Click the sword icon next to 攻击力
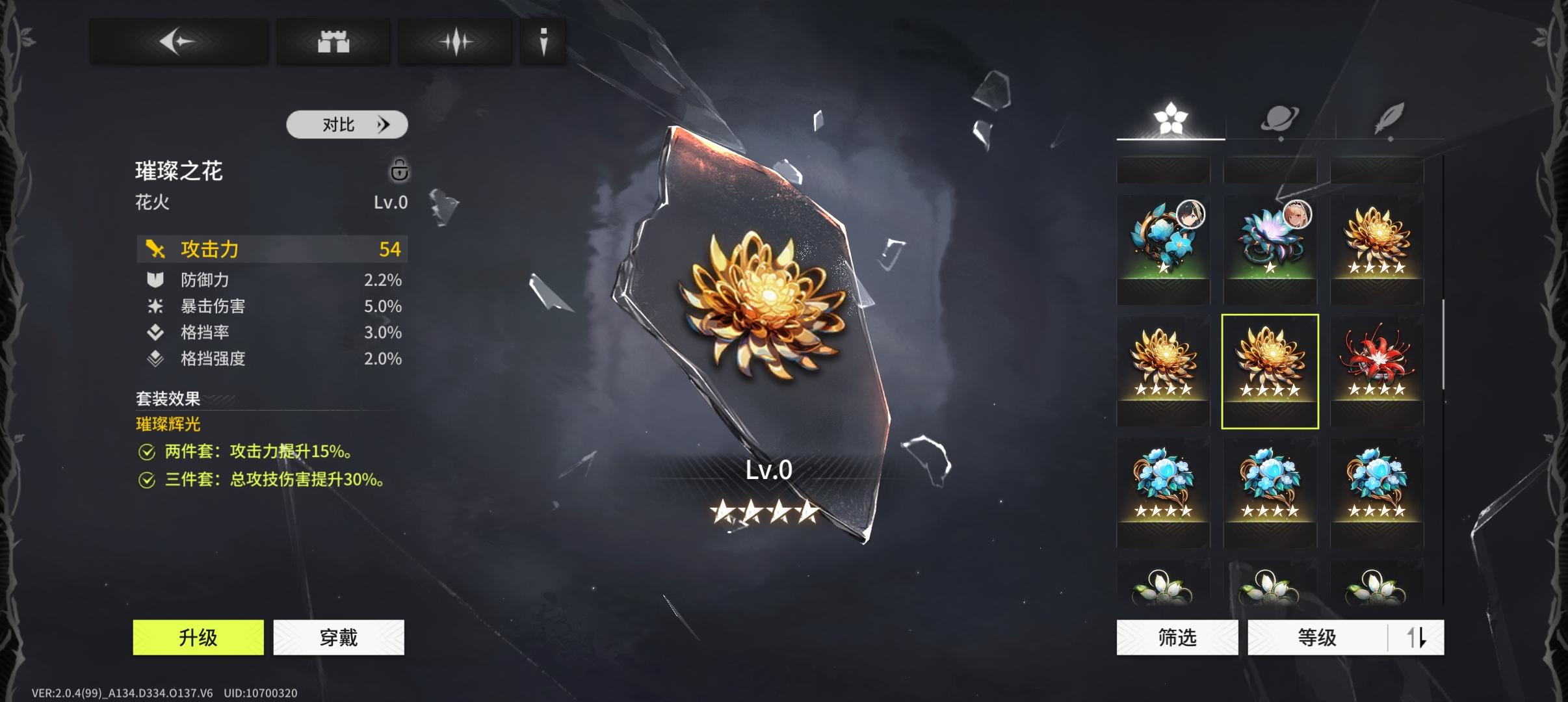The width and height of the screenshot is (1568, 702). pos(154,249)
